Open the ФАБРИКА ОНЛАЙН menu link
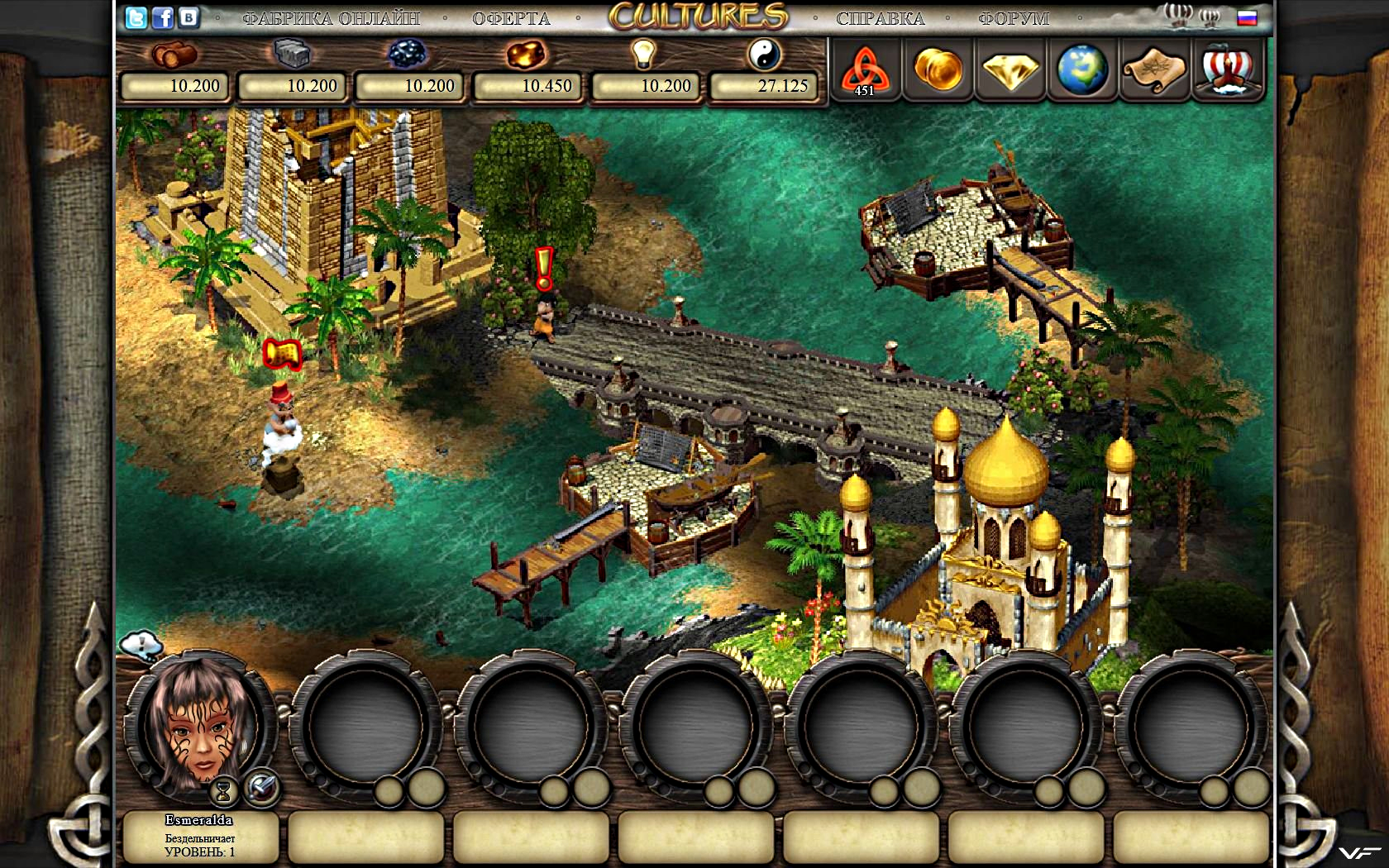1389x868 pixels. pos(331,18)
